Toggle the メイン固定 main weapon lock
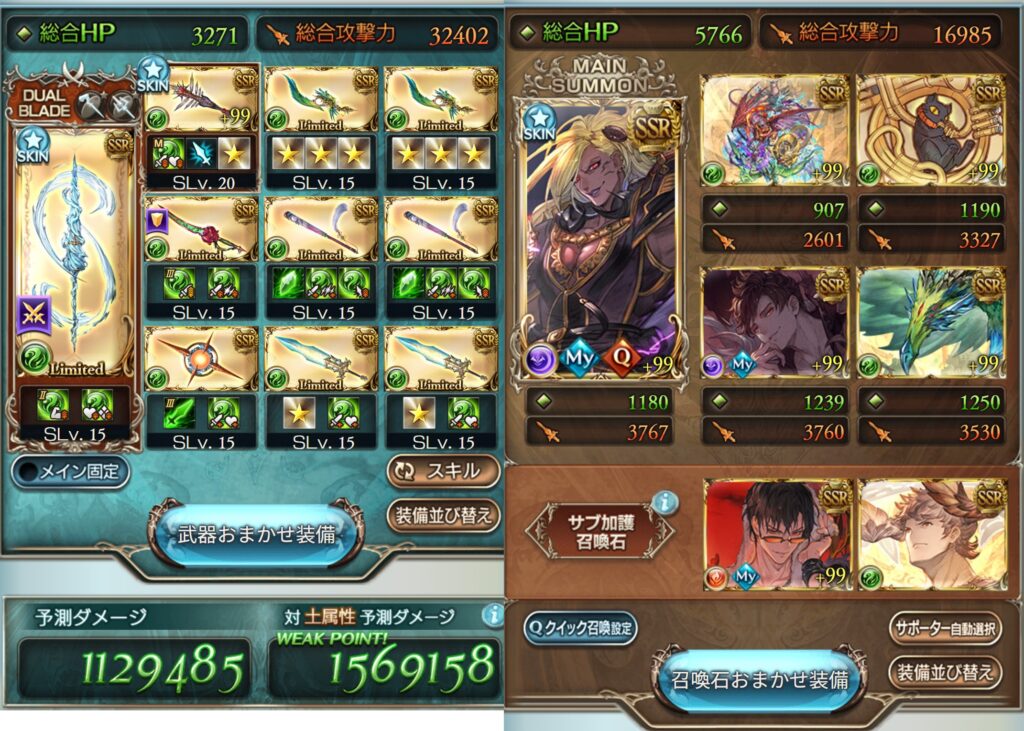Screen dimensions: 1024x731 [71, 472]
